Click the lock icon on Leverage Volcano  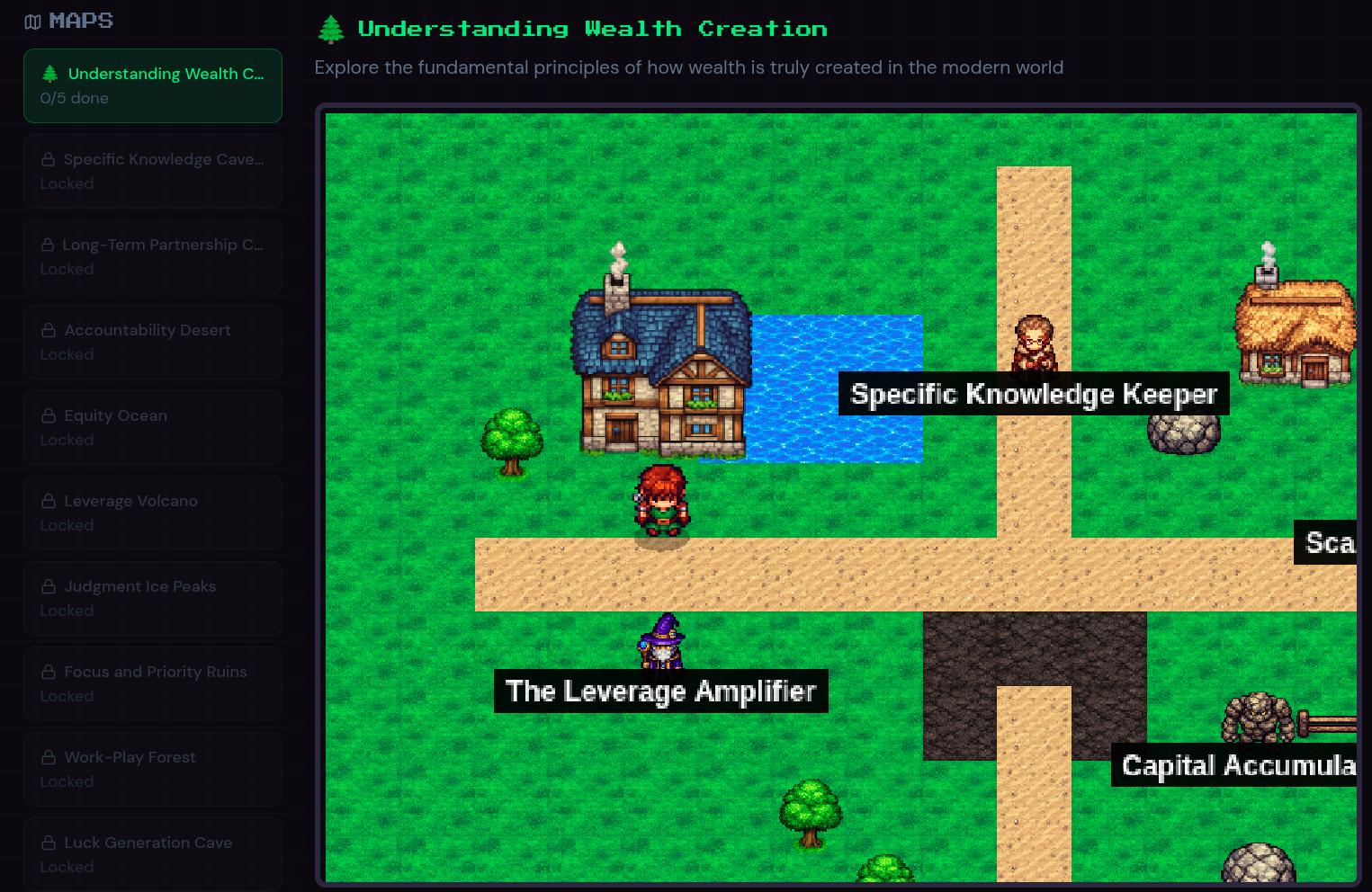pyautogui.click(x=48, y=500)
